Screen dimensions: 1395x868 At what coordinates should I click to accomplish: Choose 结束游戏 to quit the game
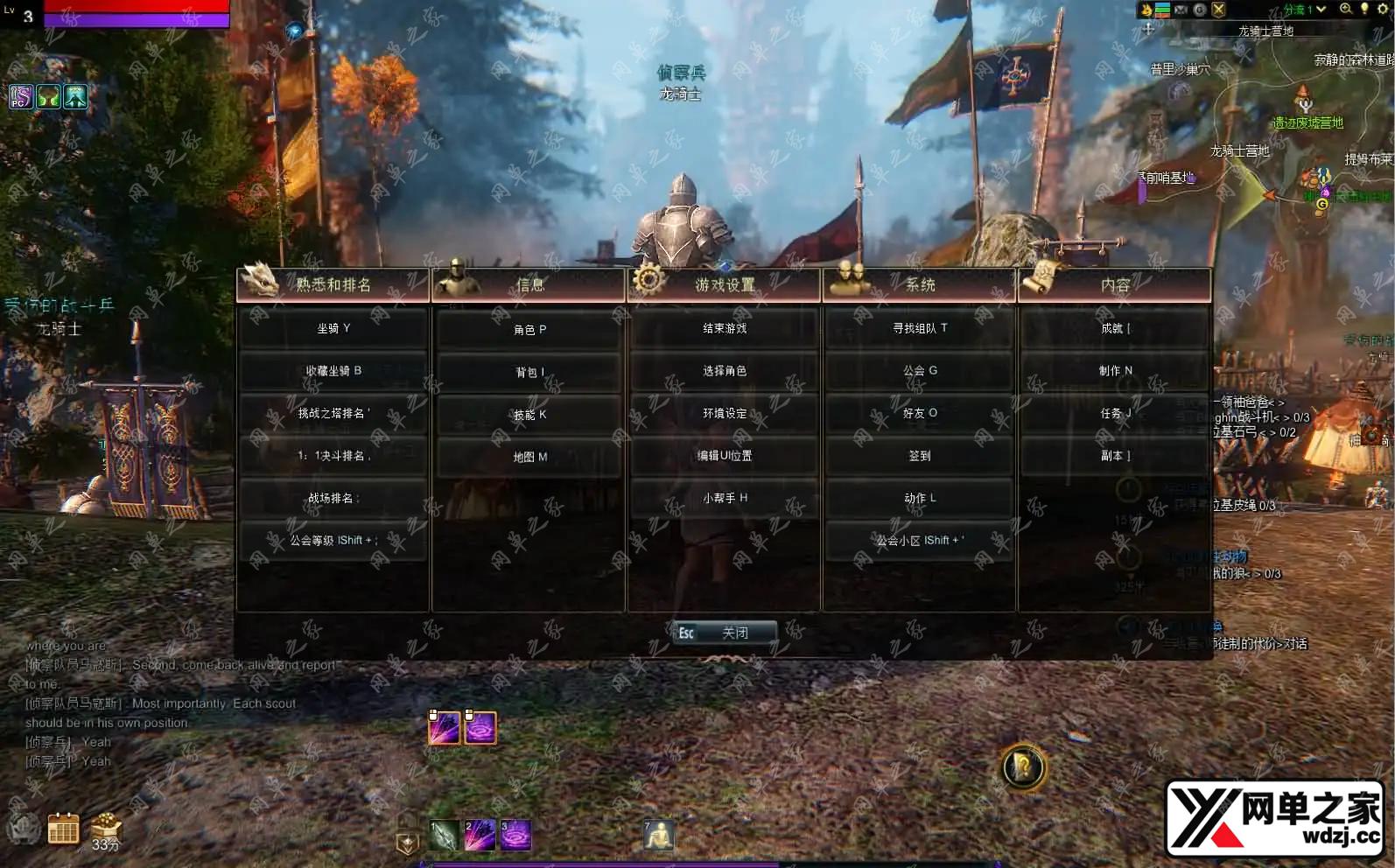tap(725, 329)
